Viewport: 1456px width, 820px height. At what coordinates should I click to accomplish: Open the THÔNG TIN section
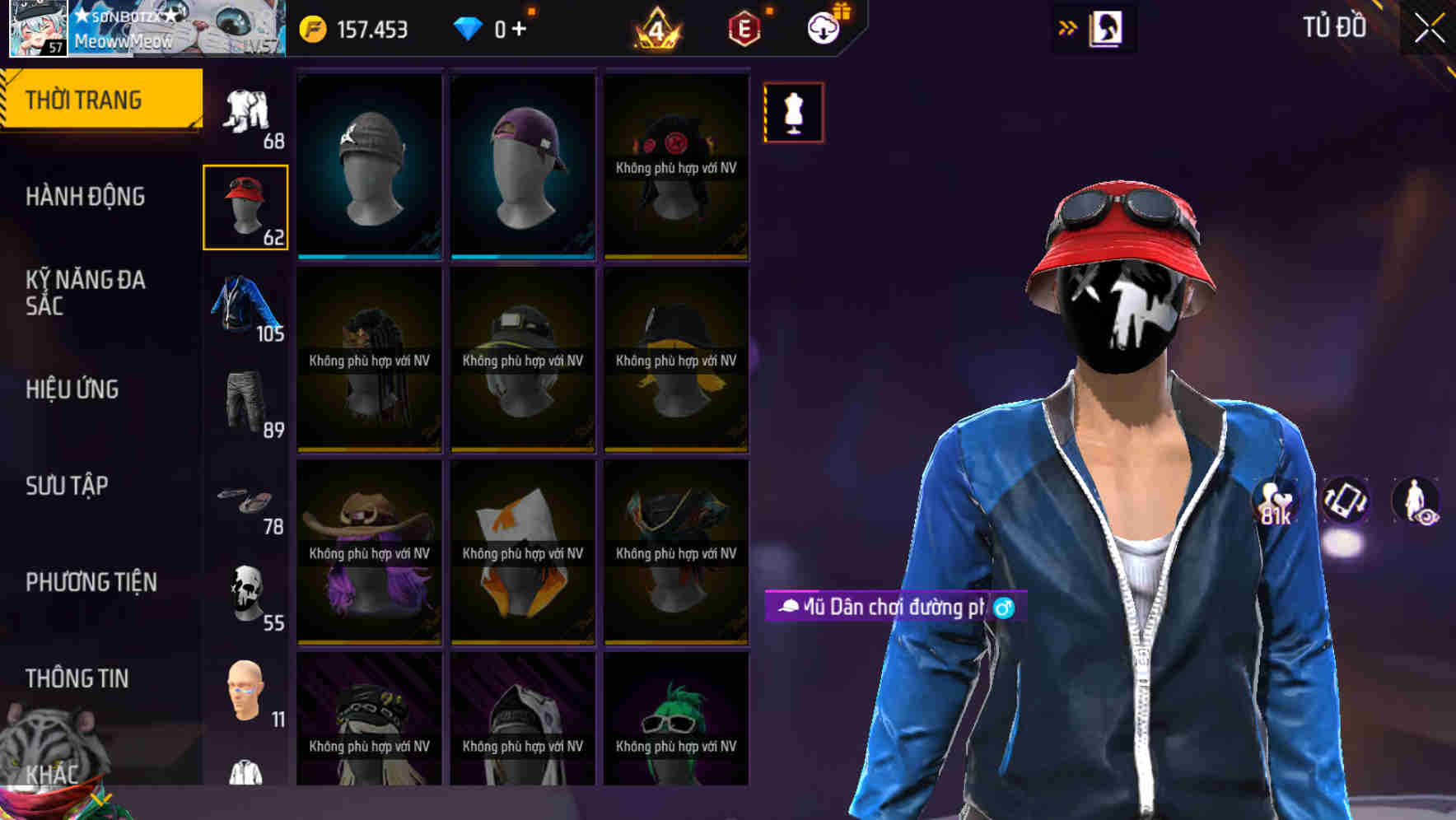tap(78, 678)
